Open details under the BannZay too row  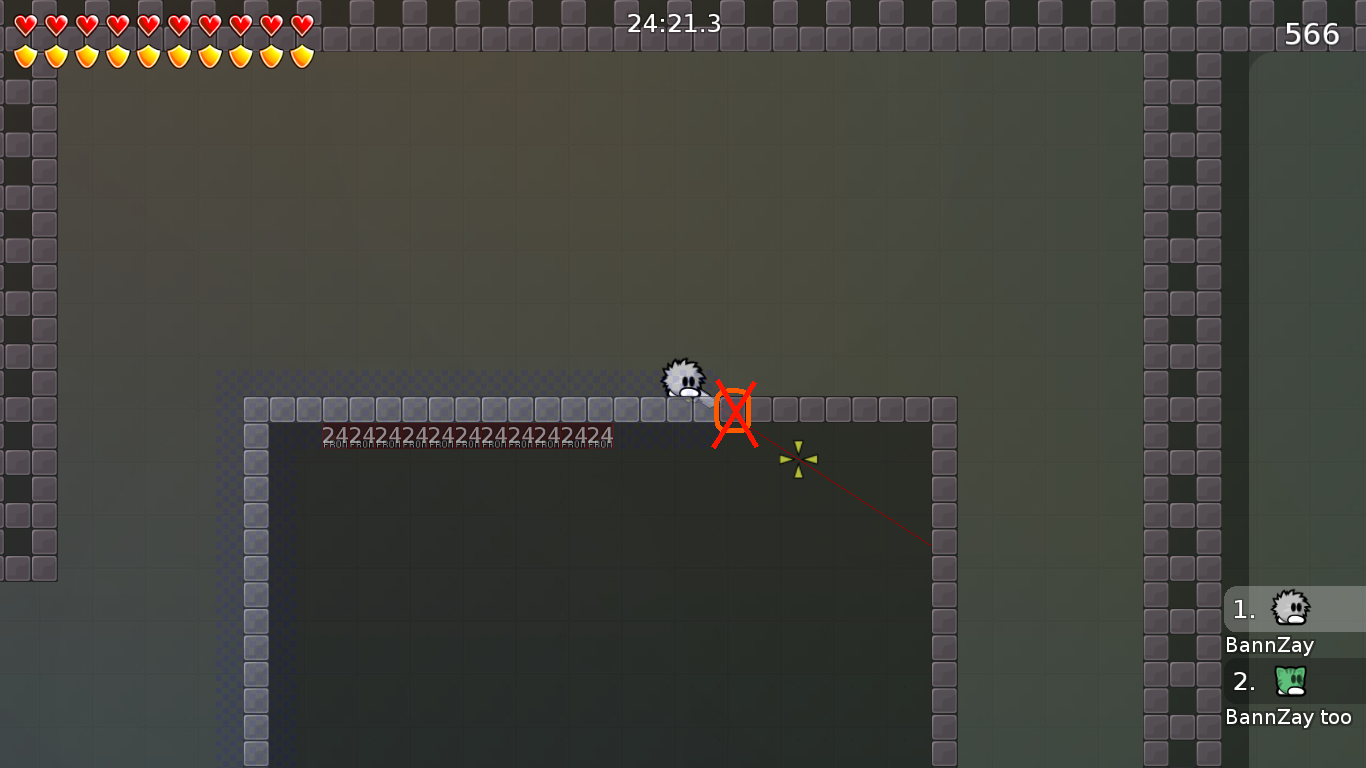click(1289, 717)
